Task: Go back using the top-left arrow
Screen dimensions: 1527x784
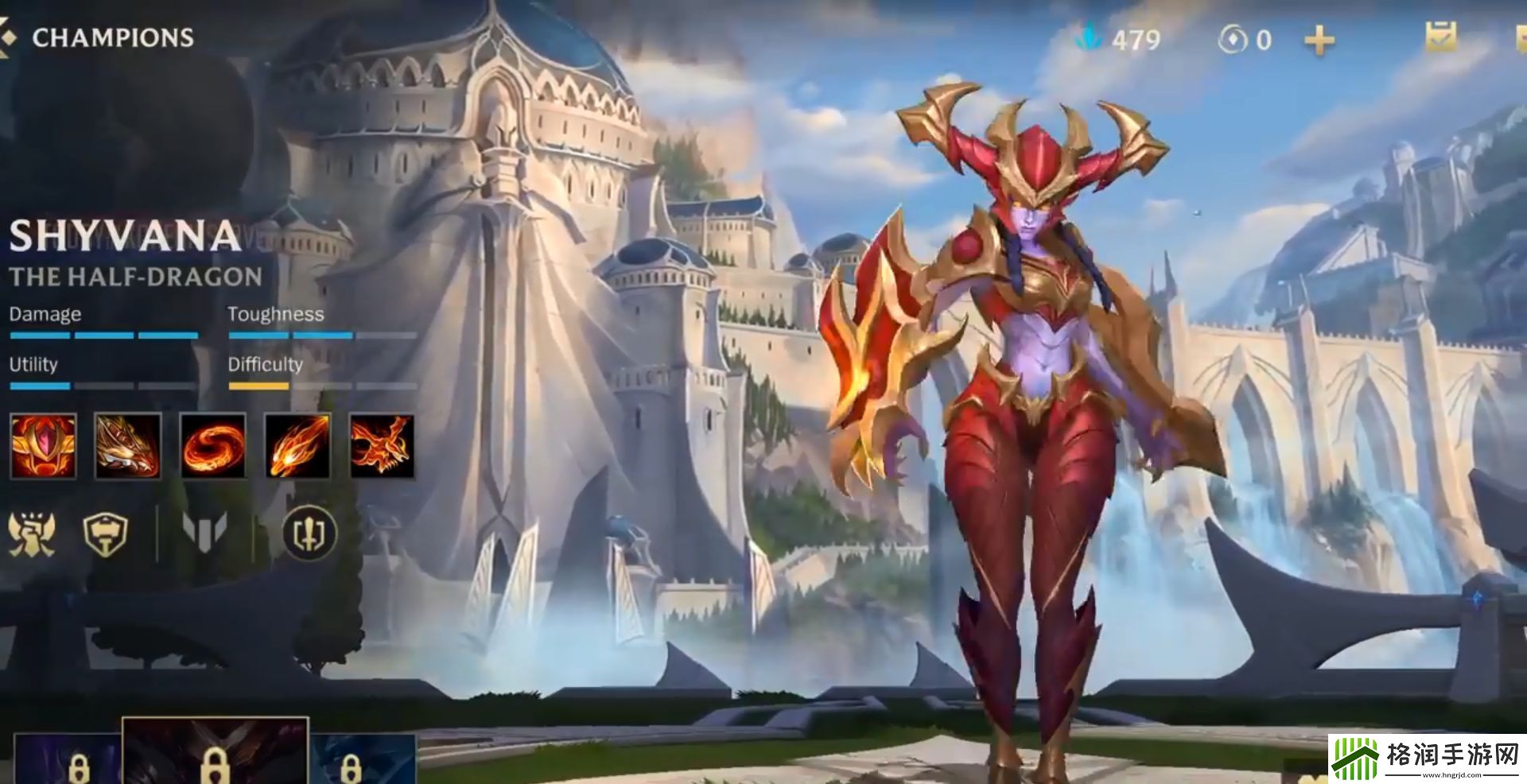Action: [x=6, y=37]
